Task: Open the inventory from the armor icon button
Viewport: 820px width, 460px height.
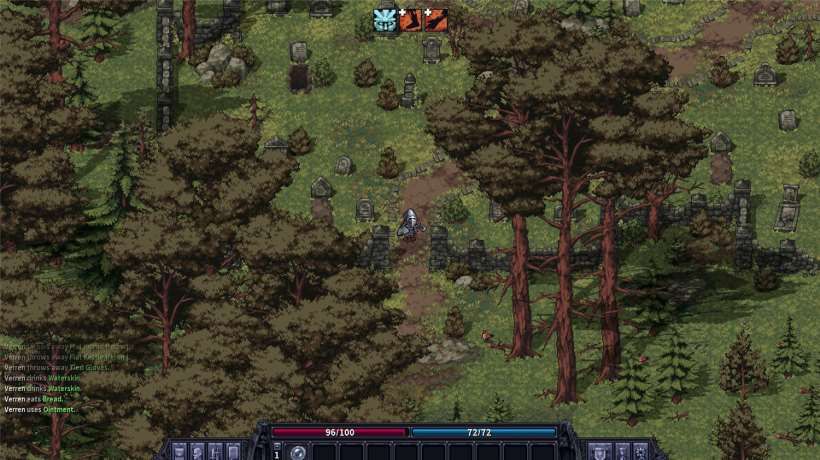Action: point(180,451)
